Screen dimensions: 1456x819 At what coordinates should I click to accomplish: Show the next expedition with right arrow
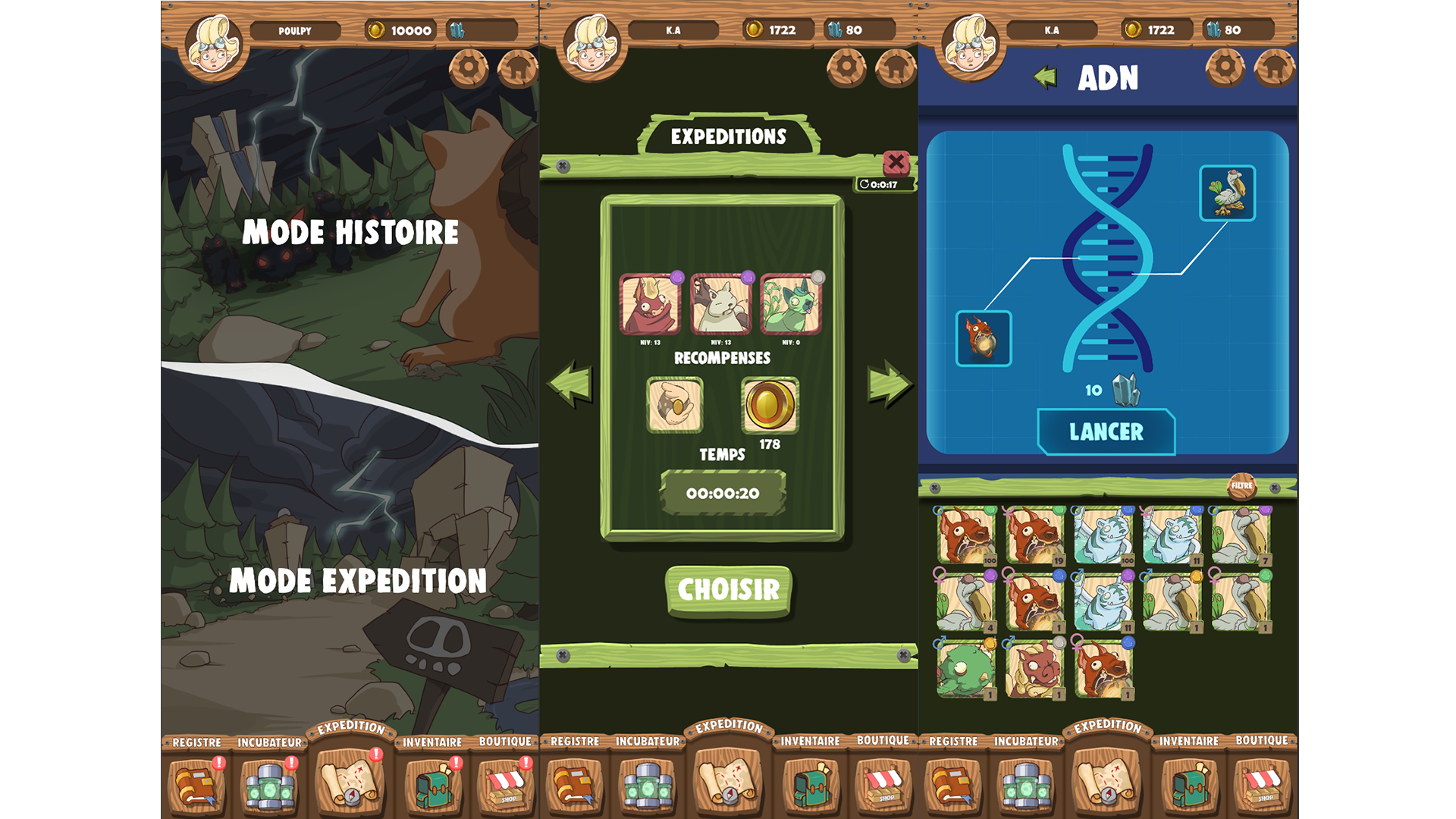(x=888, y=384)
